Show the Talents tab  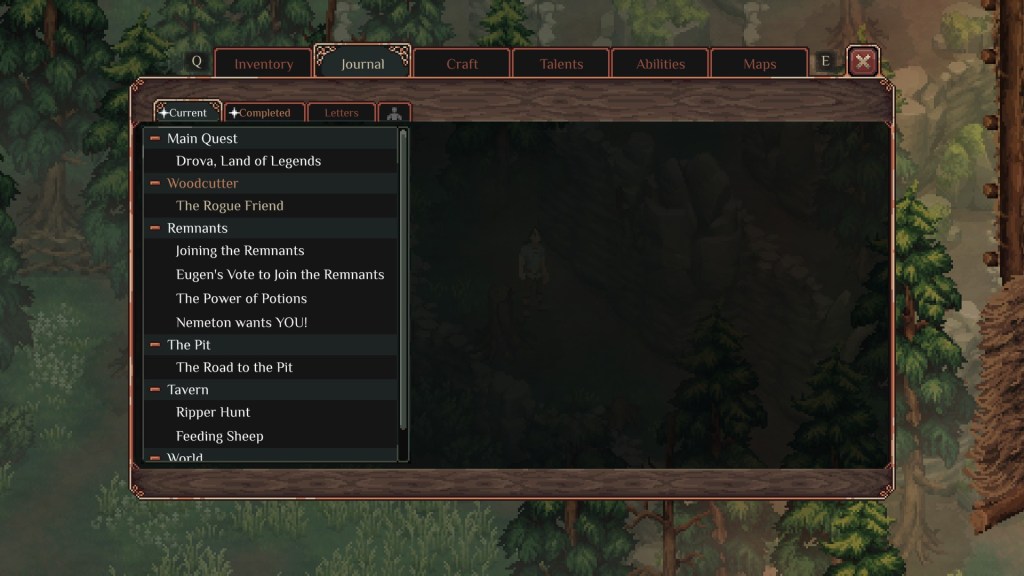pyautogui.click(x=561, y=64)
